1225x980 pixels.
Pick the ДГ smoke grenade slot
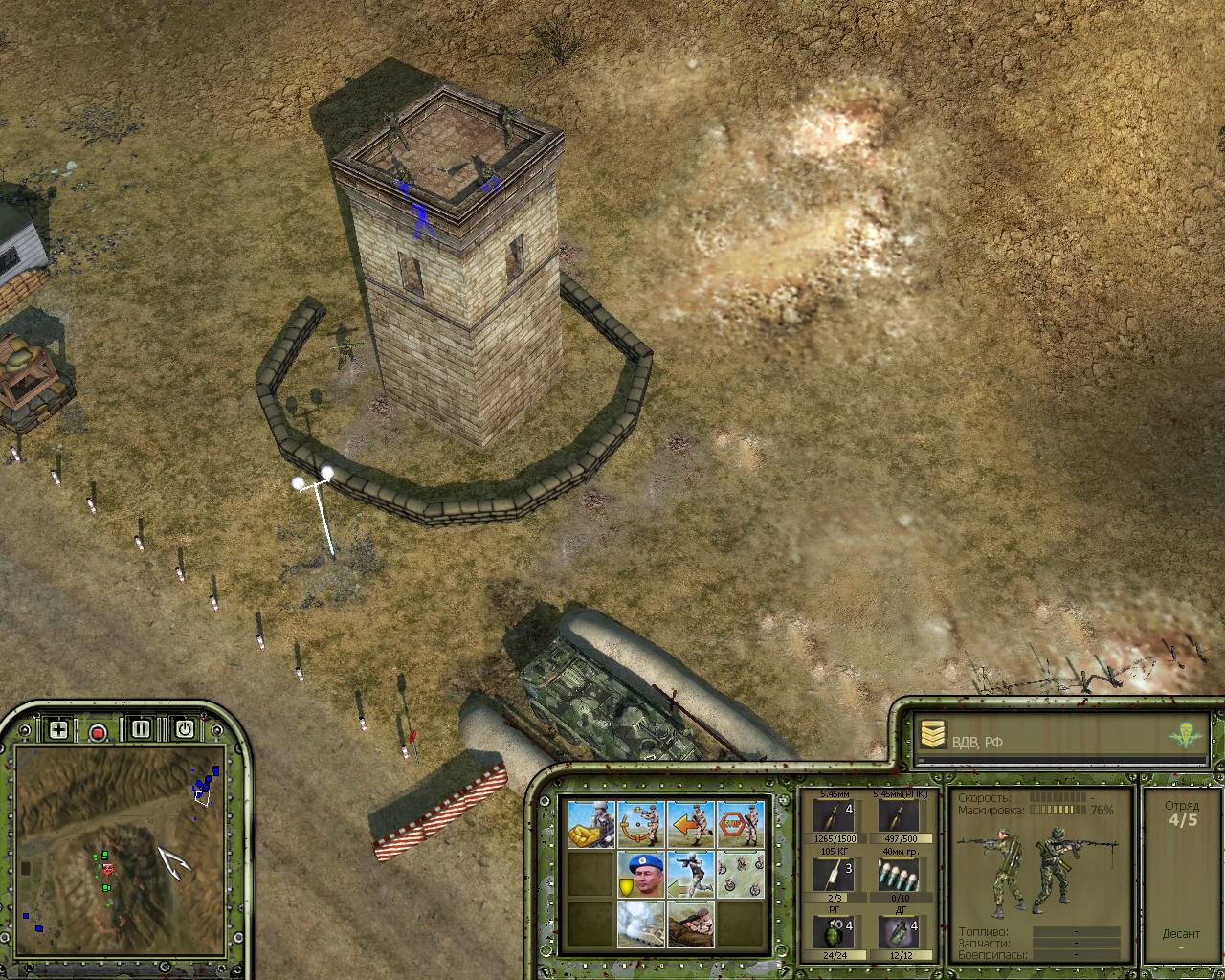pyautogui.click(x=898, y=933)
